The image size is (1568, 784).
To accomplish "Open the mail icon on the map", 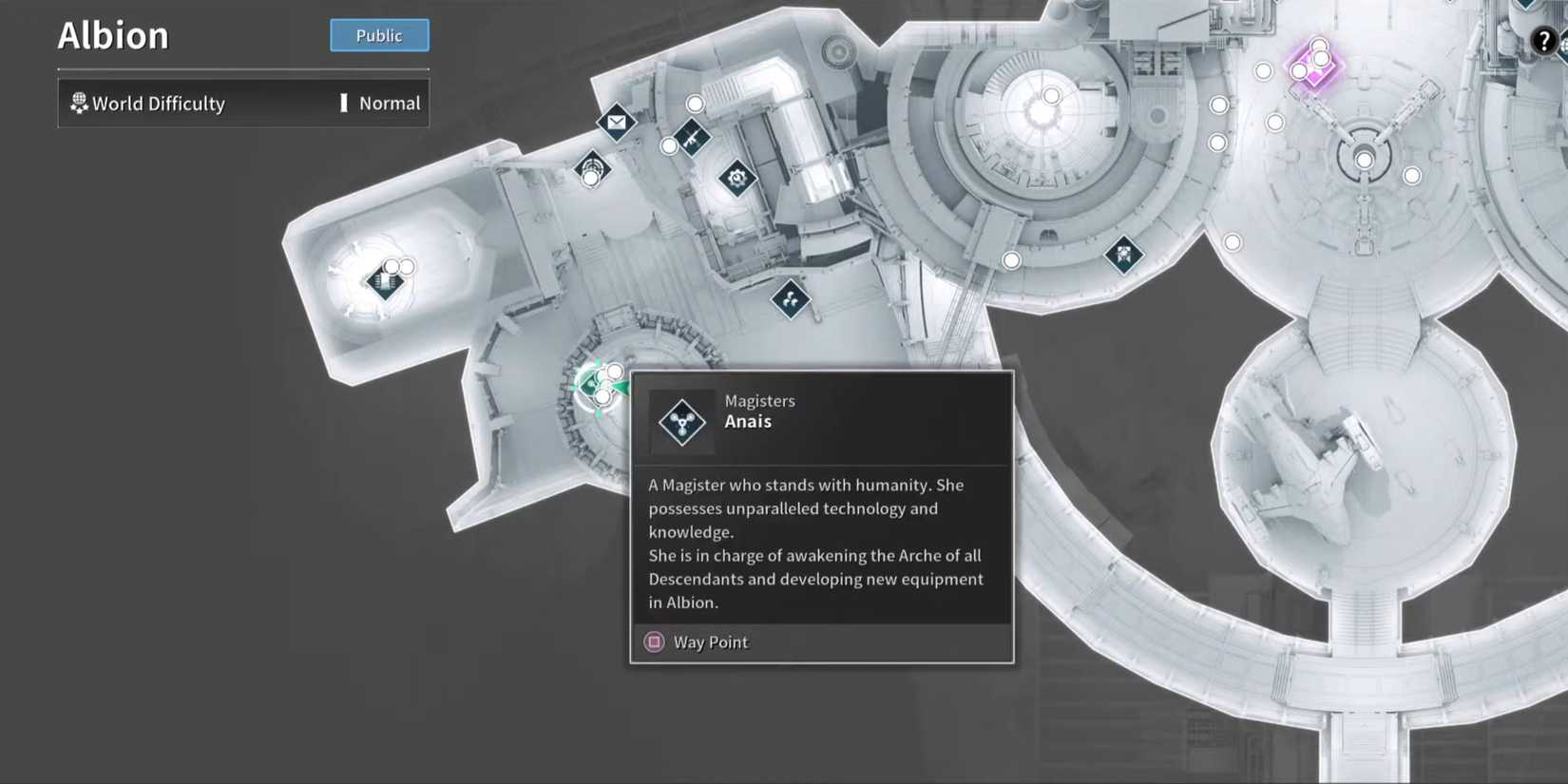I will coord(618,122).
